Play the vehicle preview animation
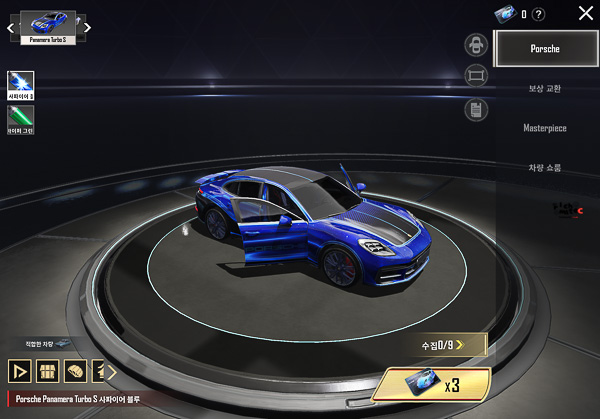 [19, 371]
